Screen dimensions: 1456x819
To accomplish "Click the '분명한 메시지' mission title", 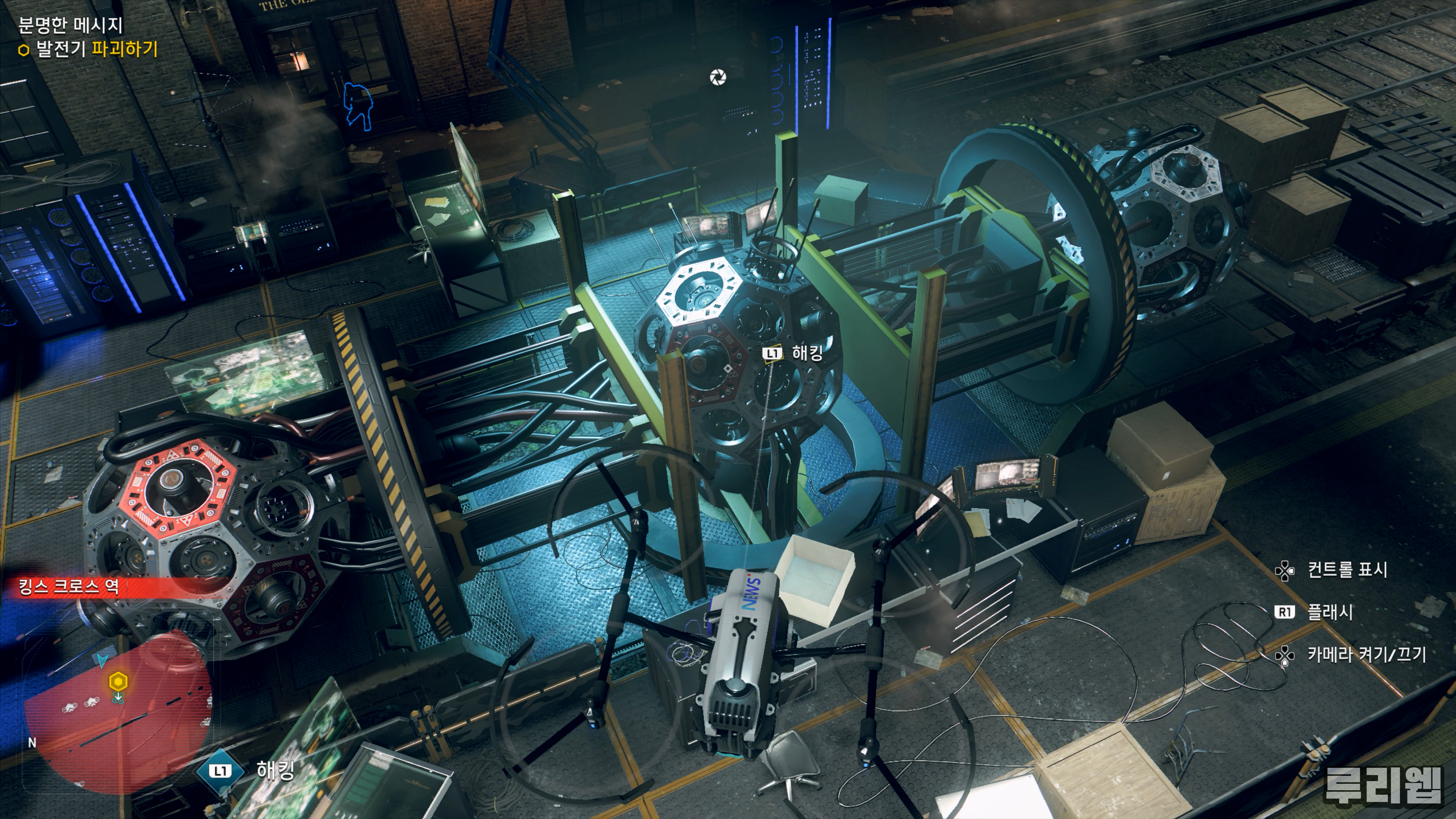I will point(71,25).
